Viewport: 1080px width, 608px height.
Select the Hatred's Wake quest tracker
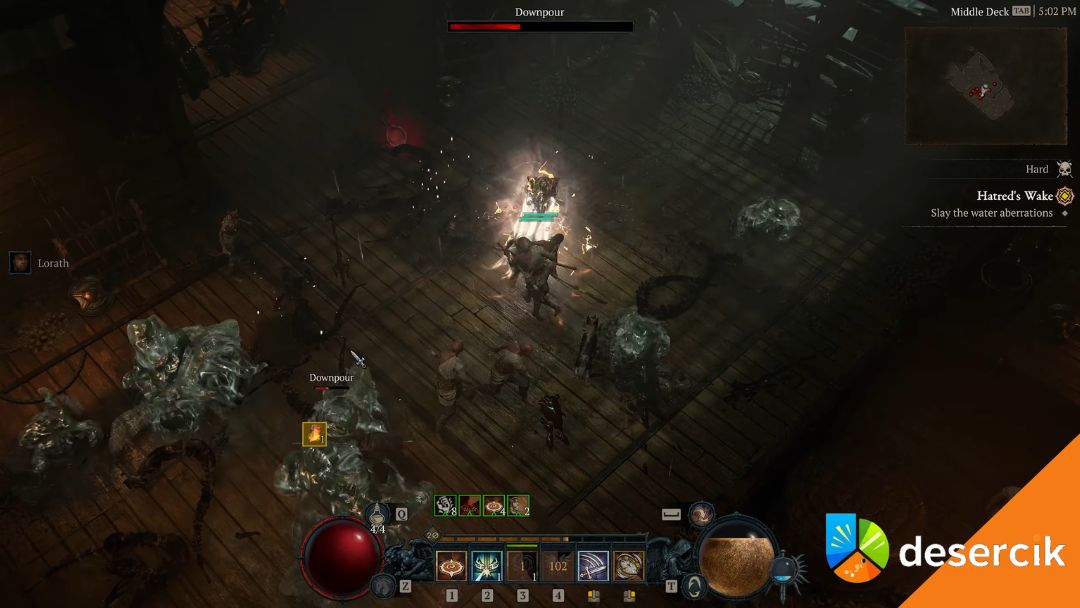coord(1014,196)
